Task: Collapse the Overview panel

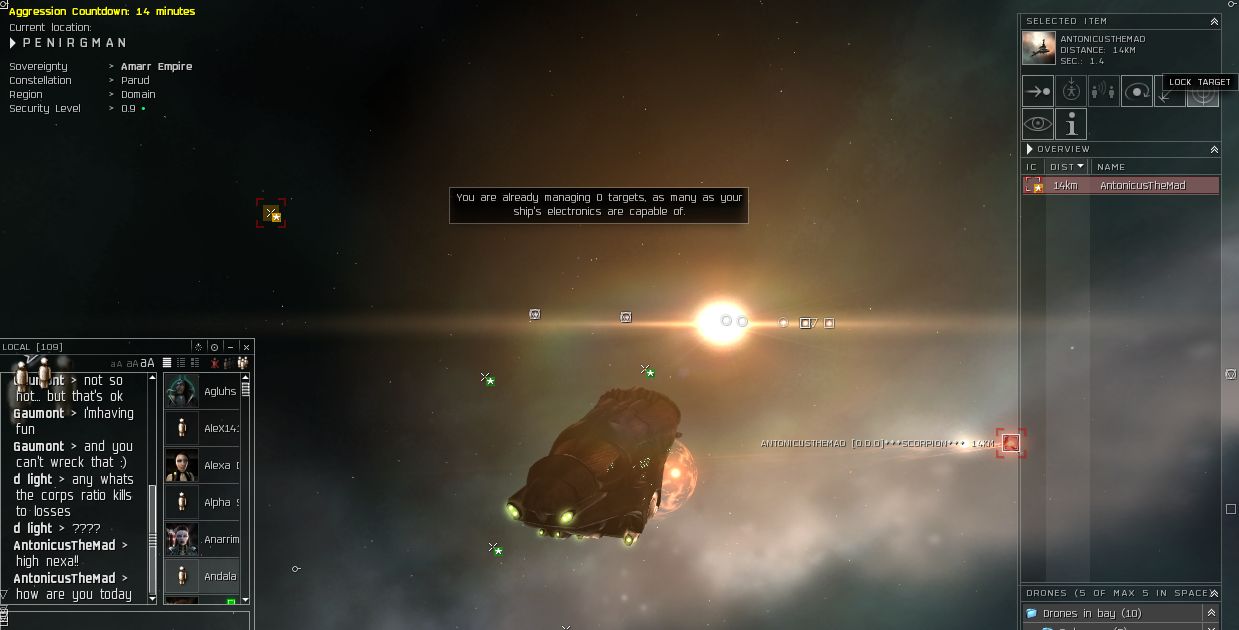Action: point(1214,149)
